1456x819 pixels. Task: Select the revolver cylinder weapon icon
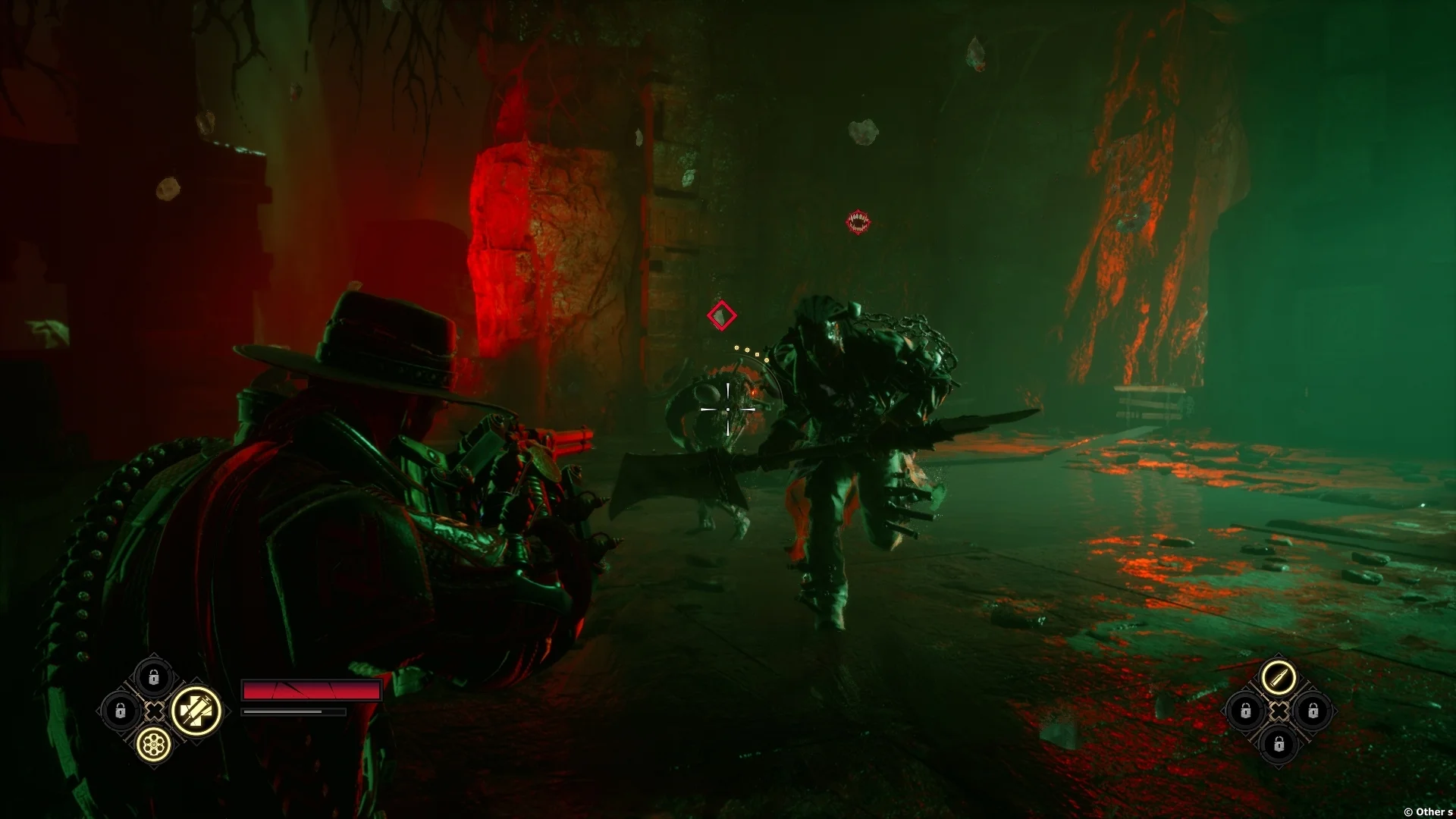(x=154, y=745)
